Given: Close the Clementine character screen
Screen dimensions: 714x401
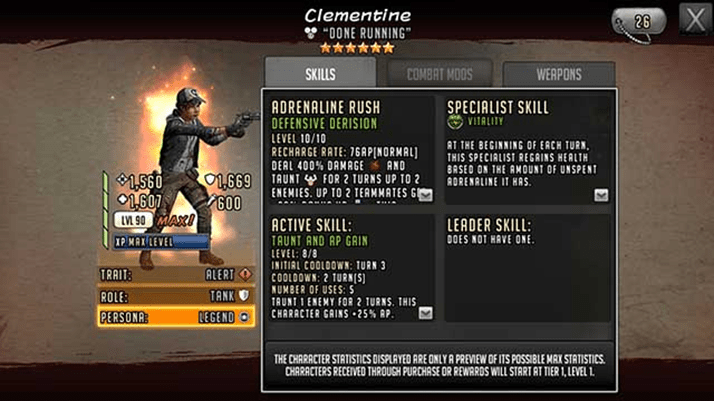Looking at the screenshot, I should coord(694,18).
